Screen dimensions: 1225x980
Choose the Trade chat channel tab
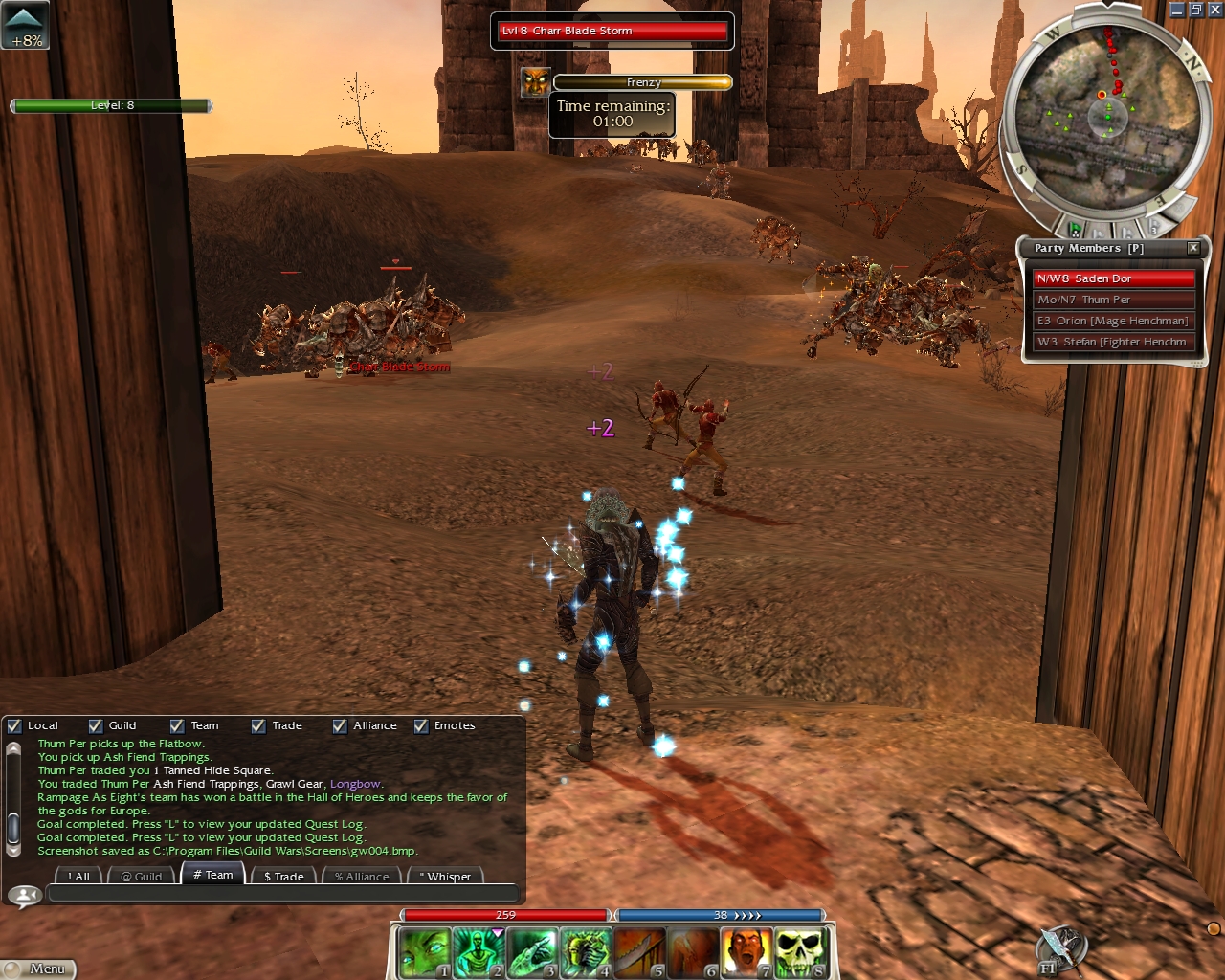[x=283, y=876]
